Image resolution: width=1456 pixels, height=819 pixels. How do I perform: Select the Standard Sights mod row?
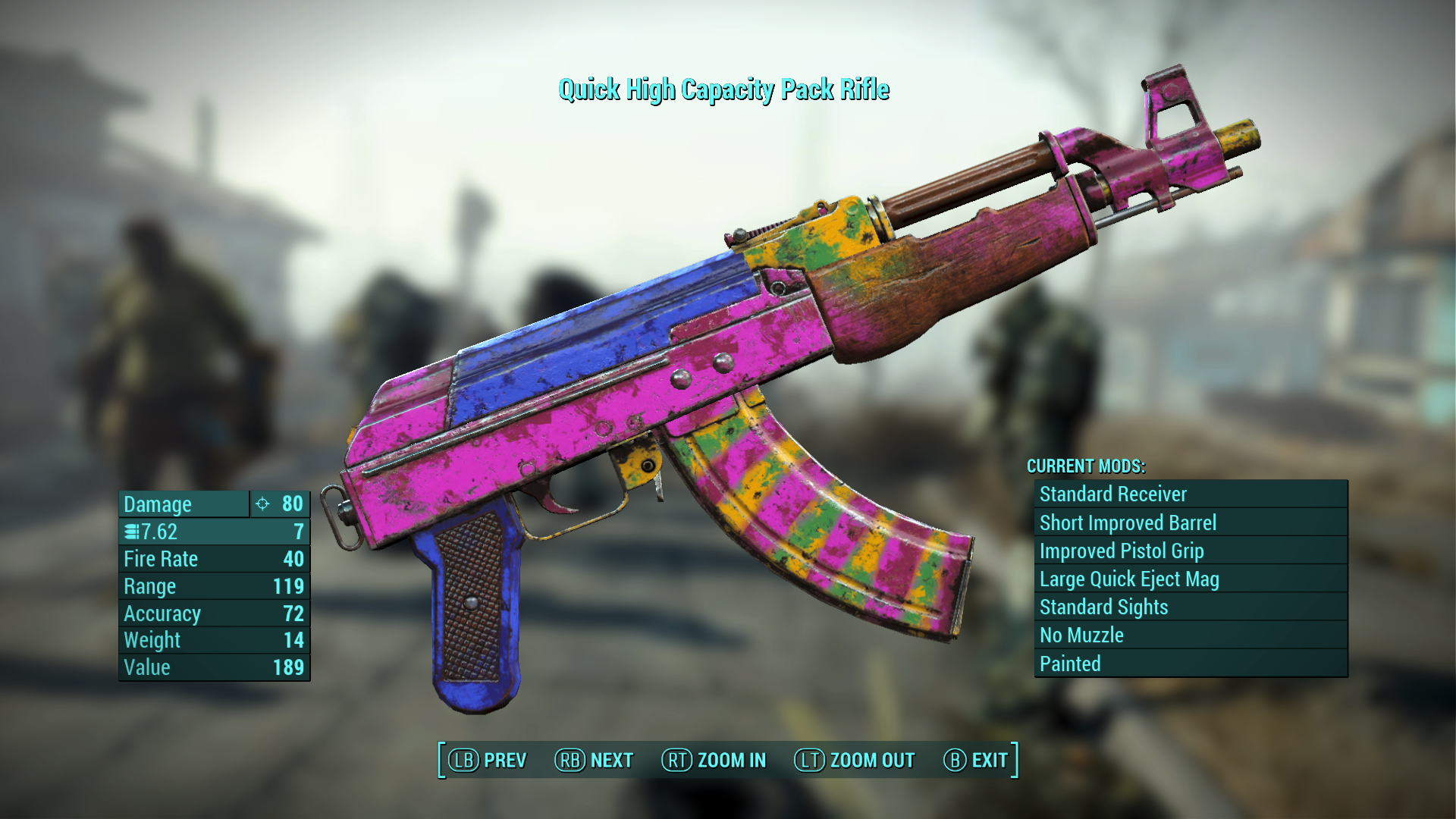[1189, 607]
